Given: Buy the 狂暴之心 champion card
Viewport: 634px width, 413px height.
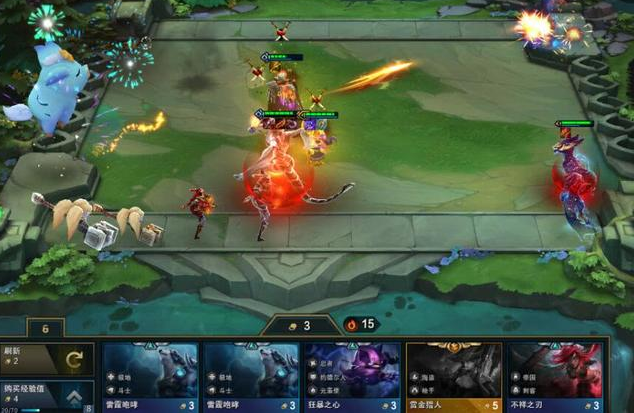Looking at the screenshot, I should click(352, 377).
